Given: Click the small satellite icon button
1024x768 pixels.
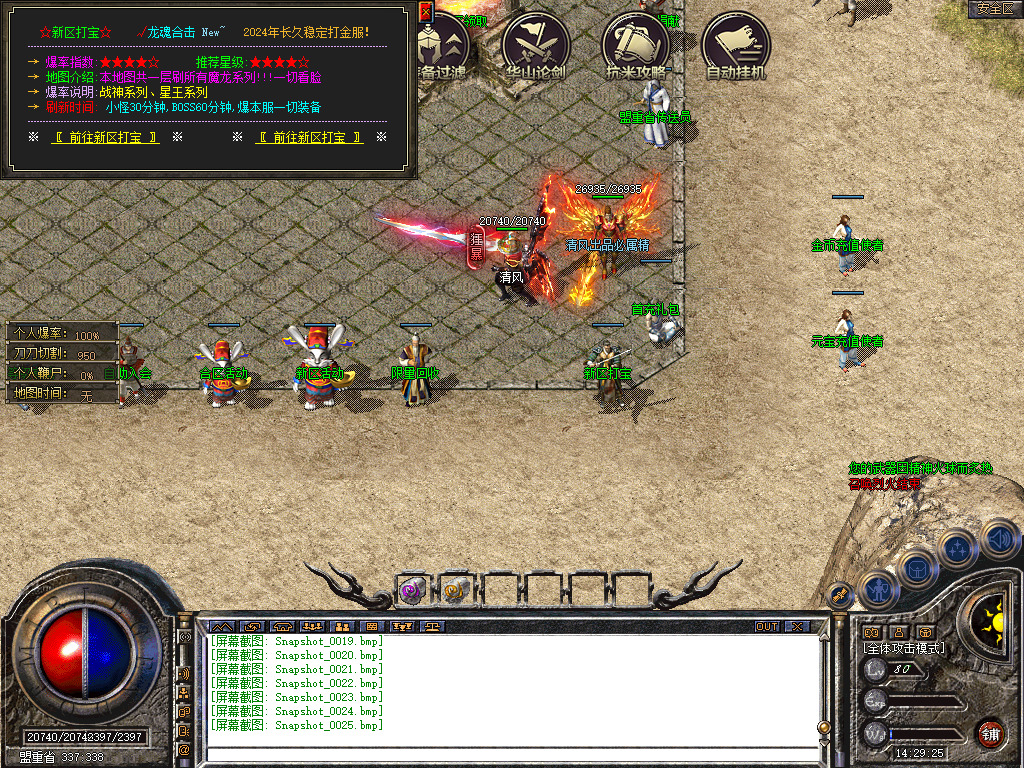Looking at the screenshot, I should click(x=839, y=596).
